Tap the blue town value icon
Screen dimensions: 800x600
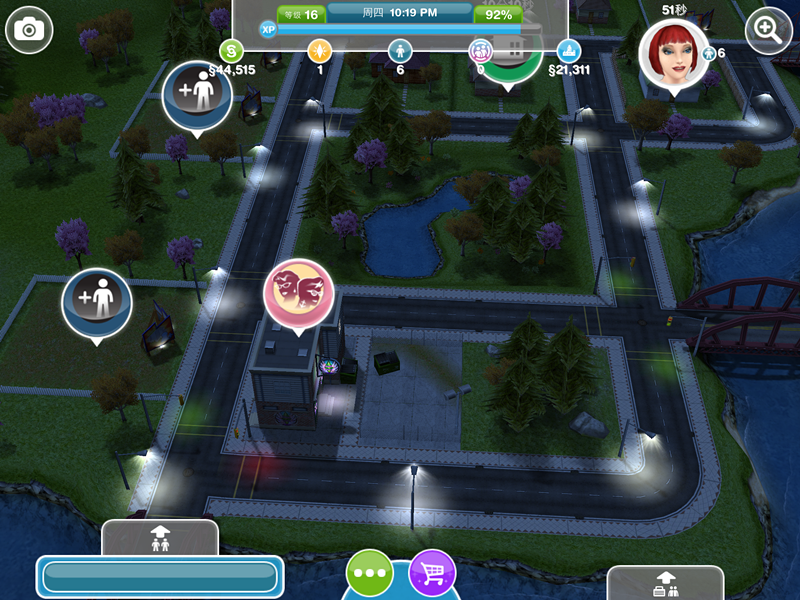(x=569, y=49)
